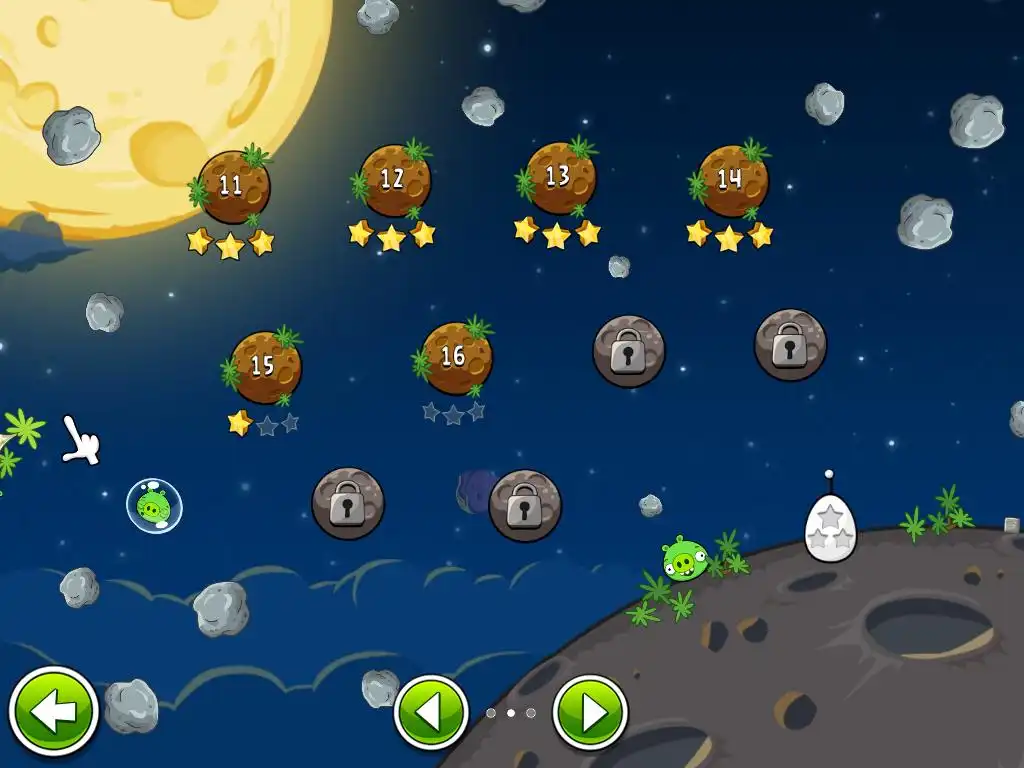Open the white golden egg with stars
The height and width of the screenshot is (768, 1024).
(830, 526)
